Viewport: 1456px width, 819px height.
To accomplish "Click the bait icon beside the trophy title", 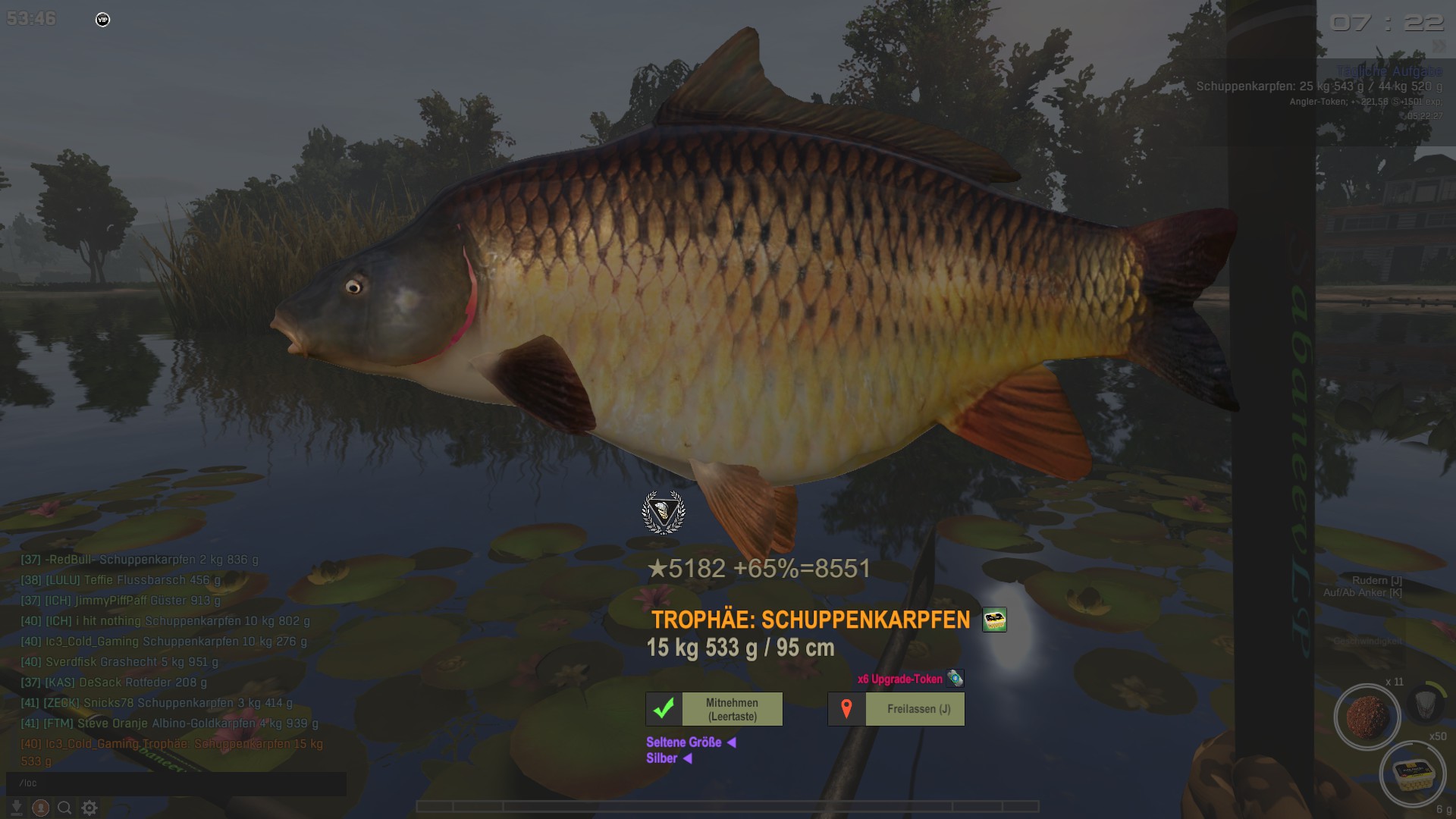I will [x=994, y=620].
